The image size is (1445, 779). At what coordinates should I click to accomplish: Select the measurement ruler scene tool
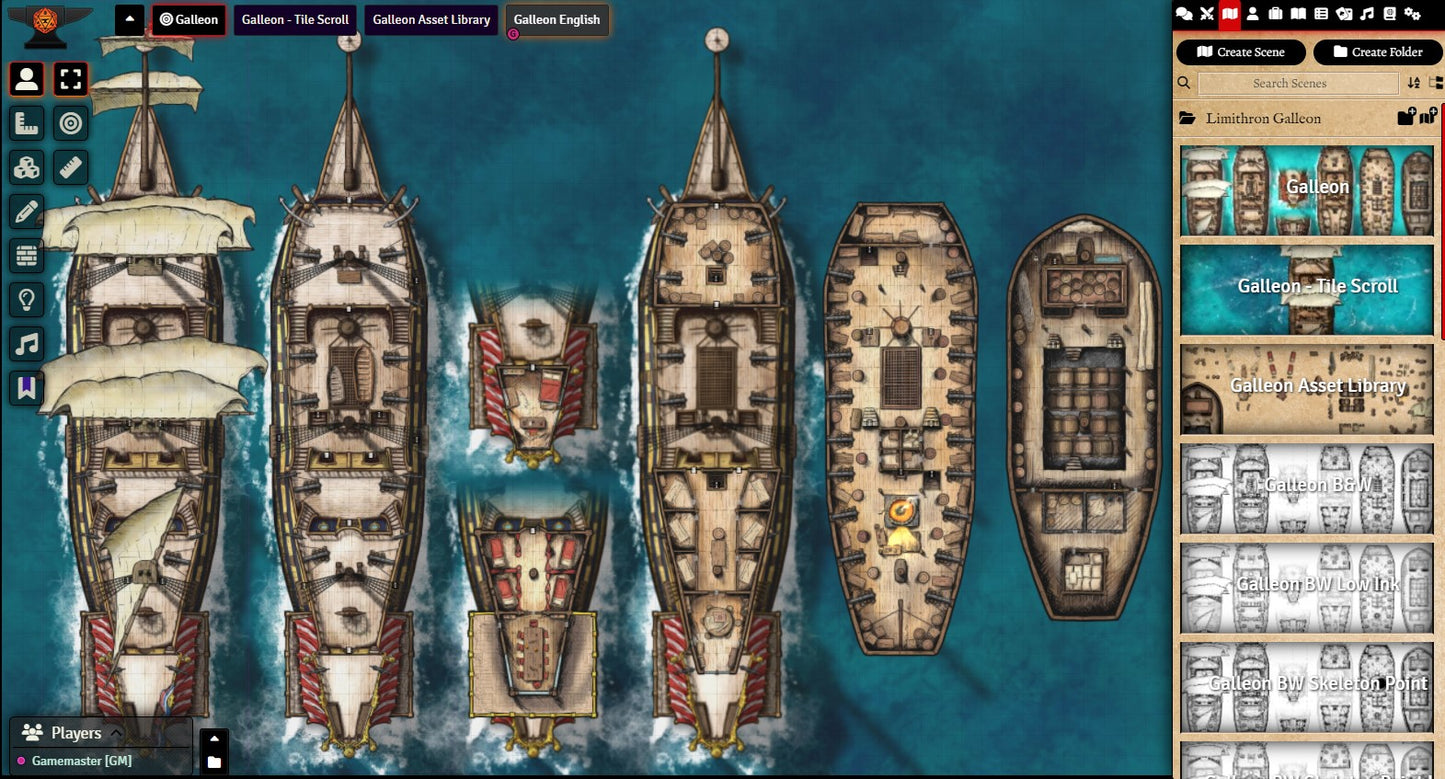pos(71,167)
